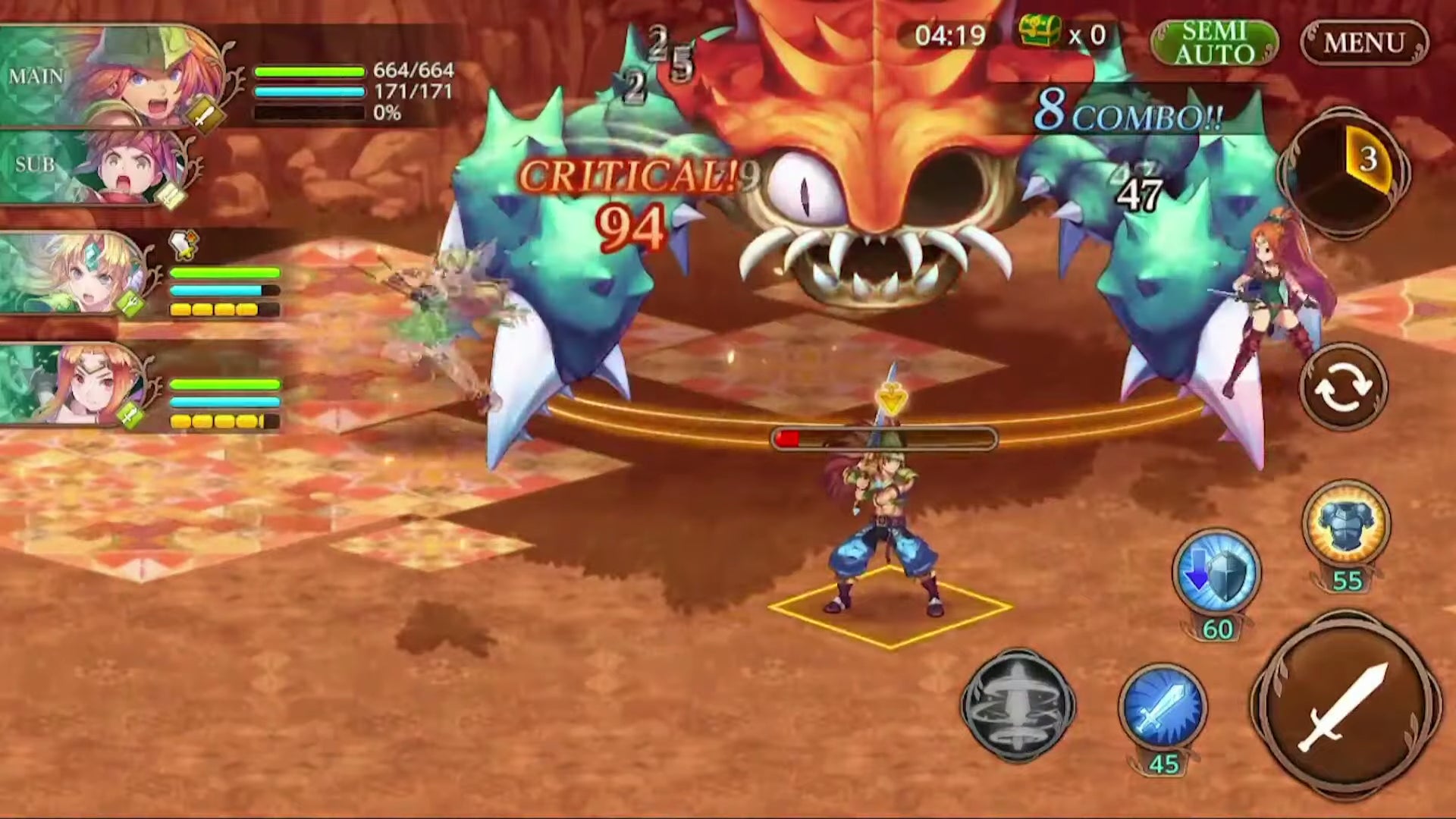Screen dimensions: 1456x819
Task: Tap the enemy HP bar beneath the boss
Action: 883,436
